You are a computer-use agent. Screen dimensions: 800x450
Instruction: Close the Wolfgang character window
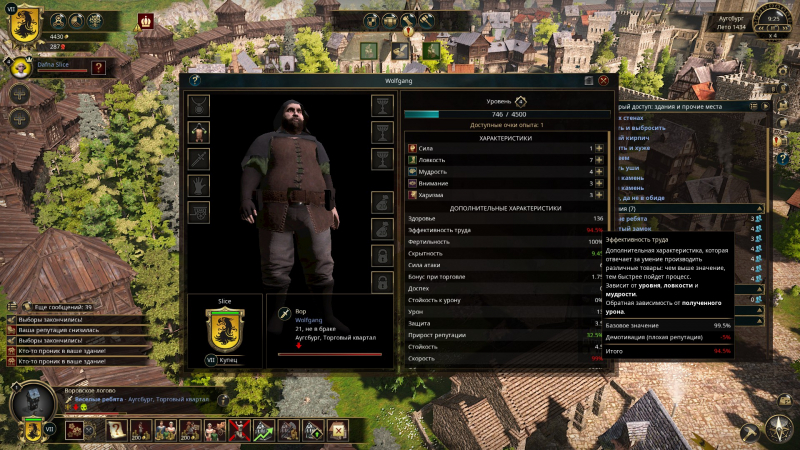point(603,80)
